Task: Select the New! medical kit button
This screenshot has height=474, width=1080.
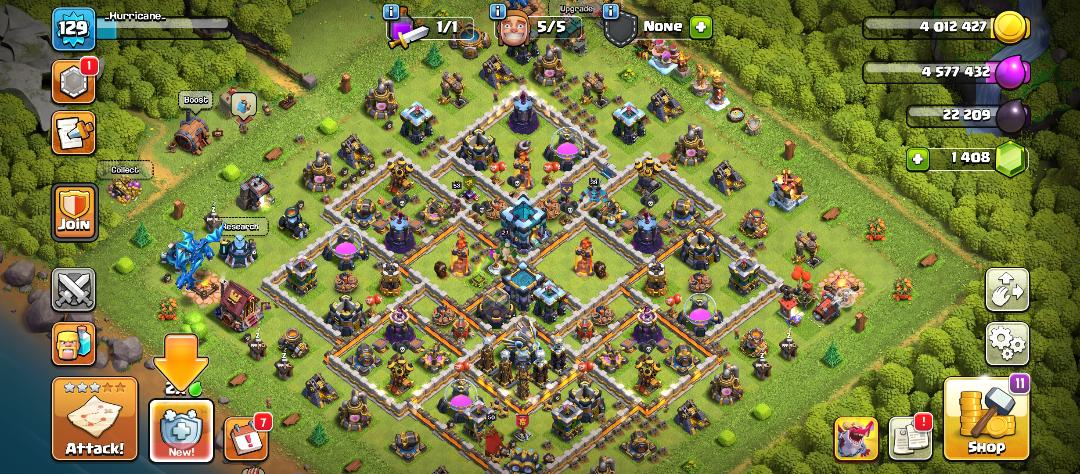Action: click(181, 430)
